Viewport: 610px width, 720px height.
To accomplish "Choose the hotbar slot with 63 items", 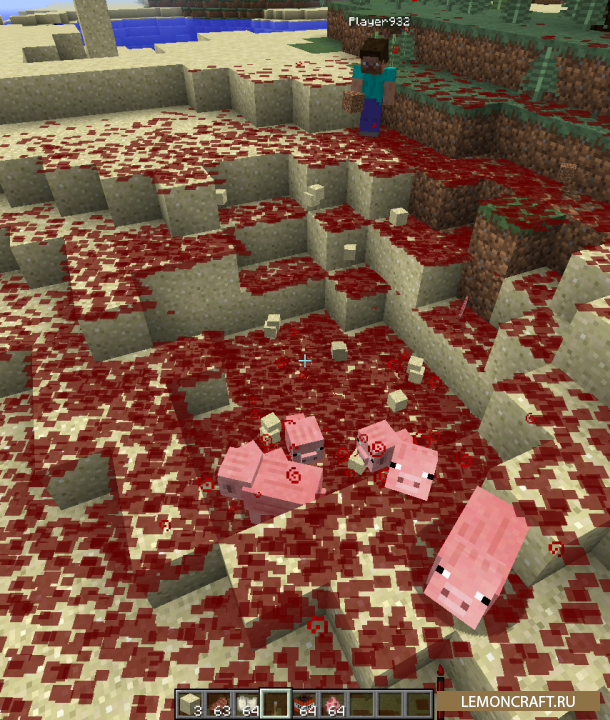I will click(x=218, y=704).
